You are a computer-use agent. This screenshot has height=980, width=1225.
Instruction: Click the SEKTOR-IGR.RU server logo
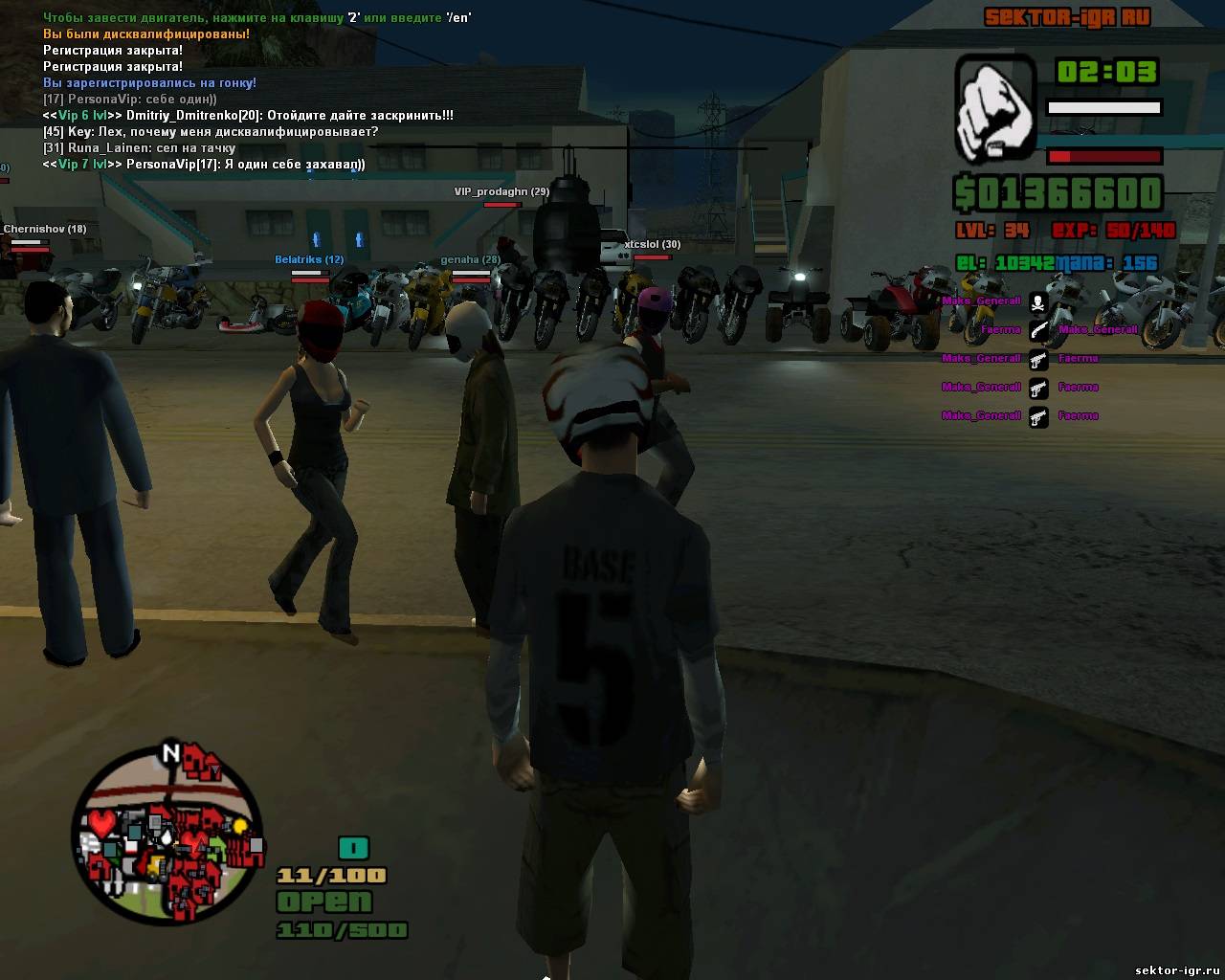pos(1066,17)
